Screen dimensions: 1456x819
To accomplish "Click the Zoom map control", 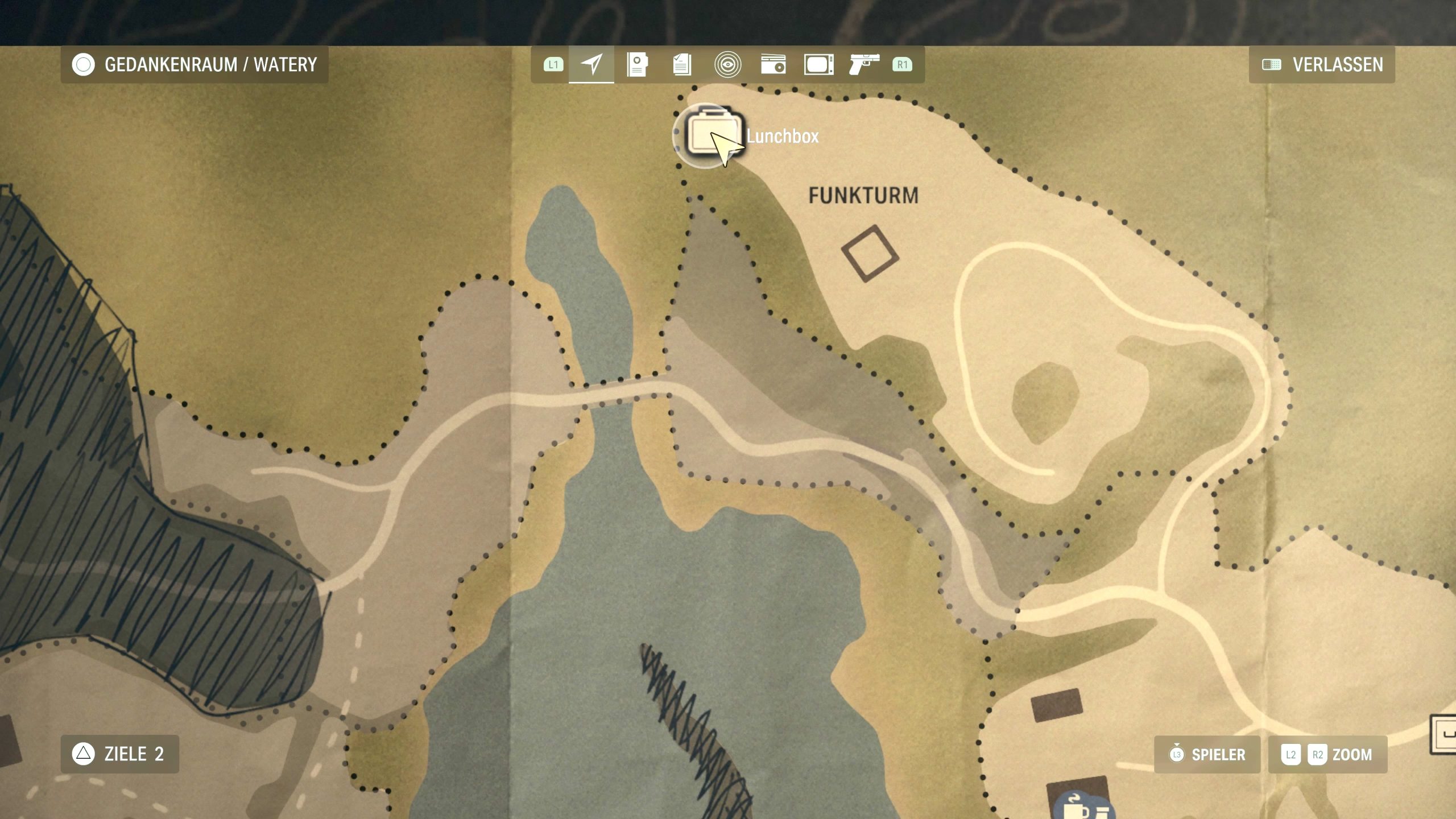I will [x=1328, y=755].
